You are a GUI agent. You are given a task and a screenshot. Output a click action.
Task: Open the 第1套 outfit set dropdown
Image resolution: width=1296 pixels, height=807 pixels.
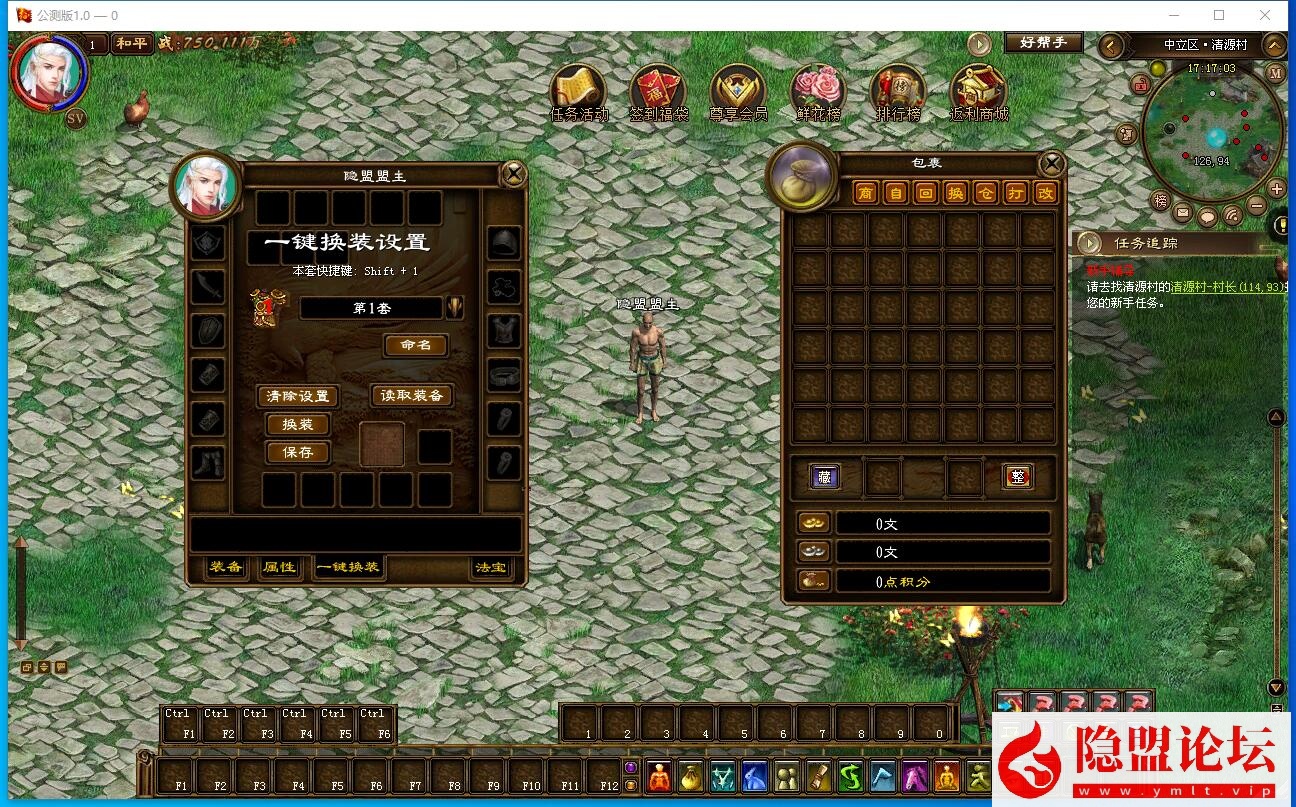(454, 308)
